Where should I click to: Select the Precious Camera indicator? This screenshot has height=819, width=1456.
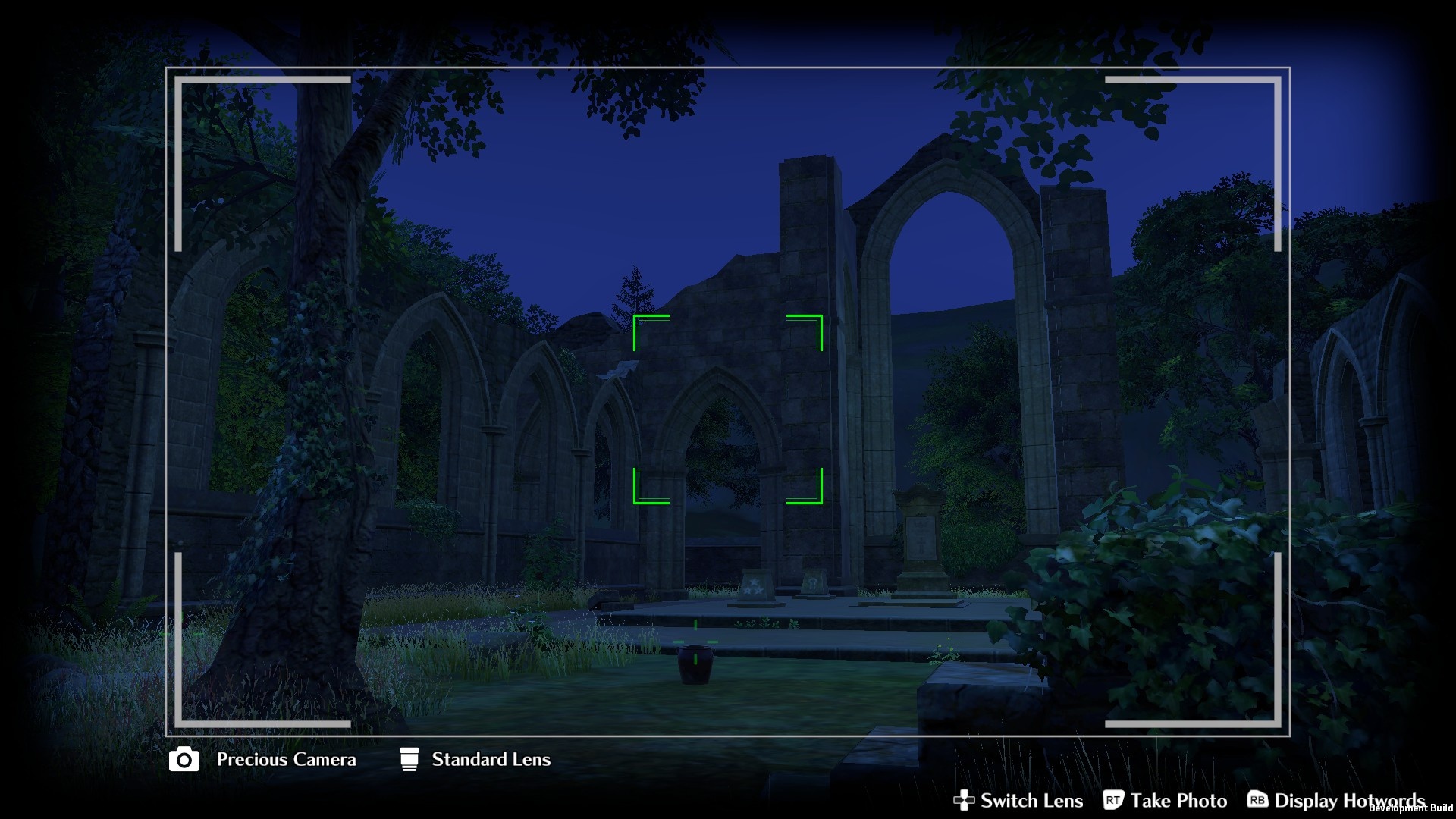[262, 759]
